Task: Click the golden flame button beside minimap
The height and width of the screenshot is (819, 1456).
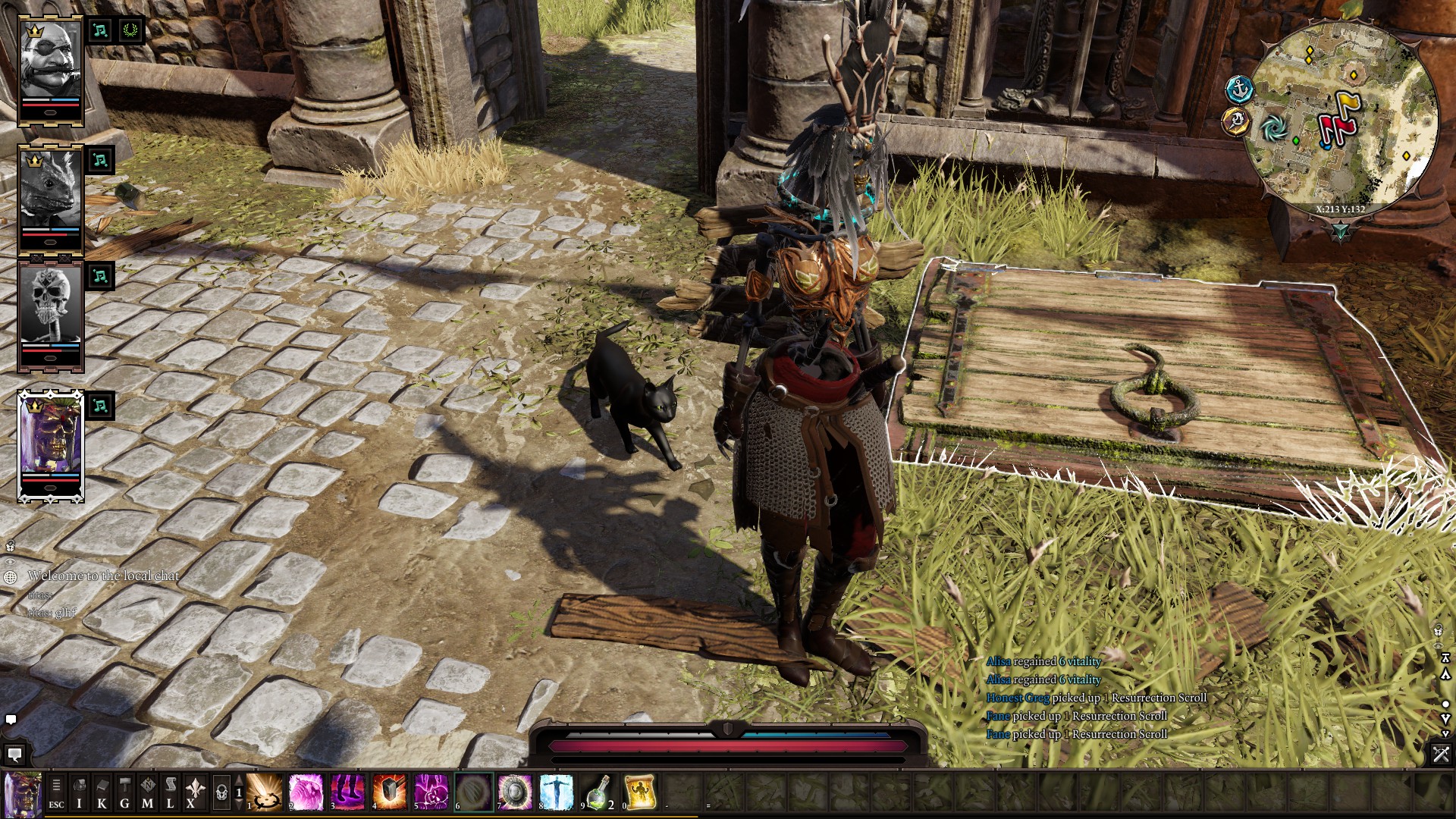Action: click(x=1236, y=121)
